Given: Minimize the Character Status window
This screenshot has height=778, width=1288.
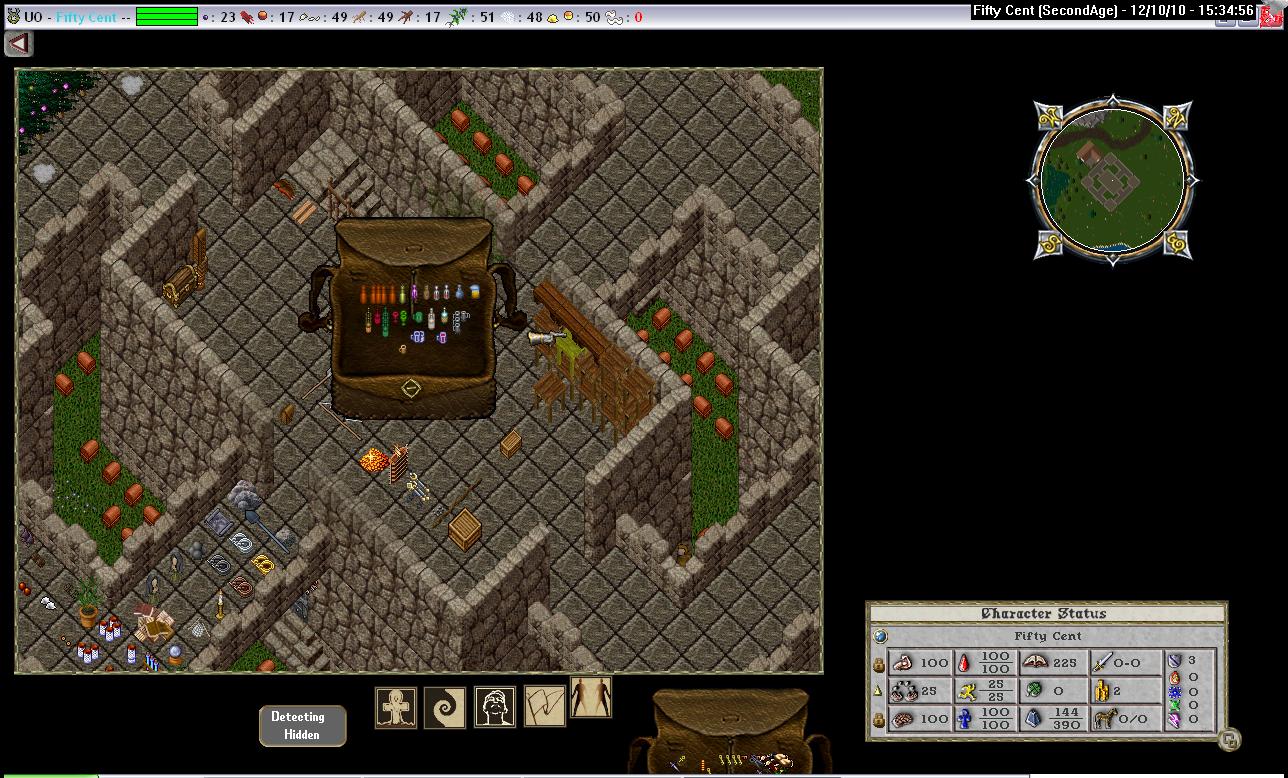Looking at the screenshot, I should pyautogui.click(x=1229, y=740).
